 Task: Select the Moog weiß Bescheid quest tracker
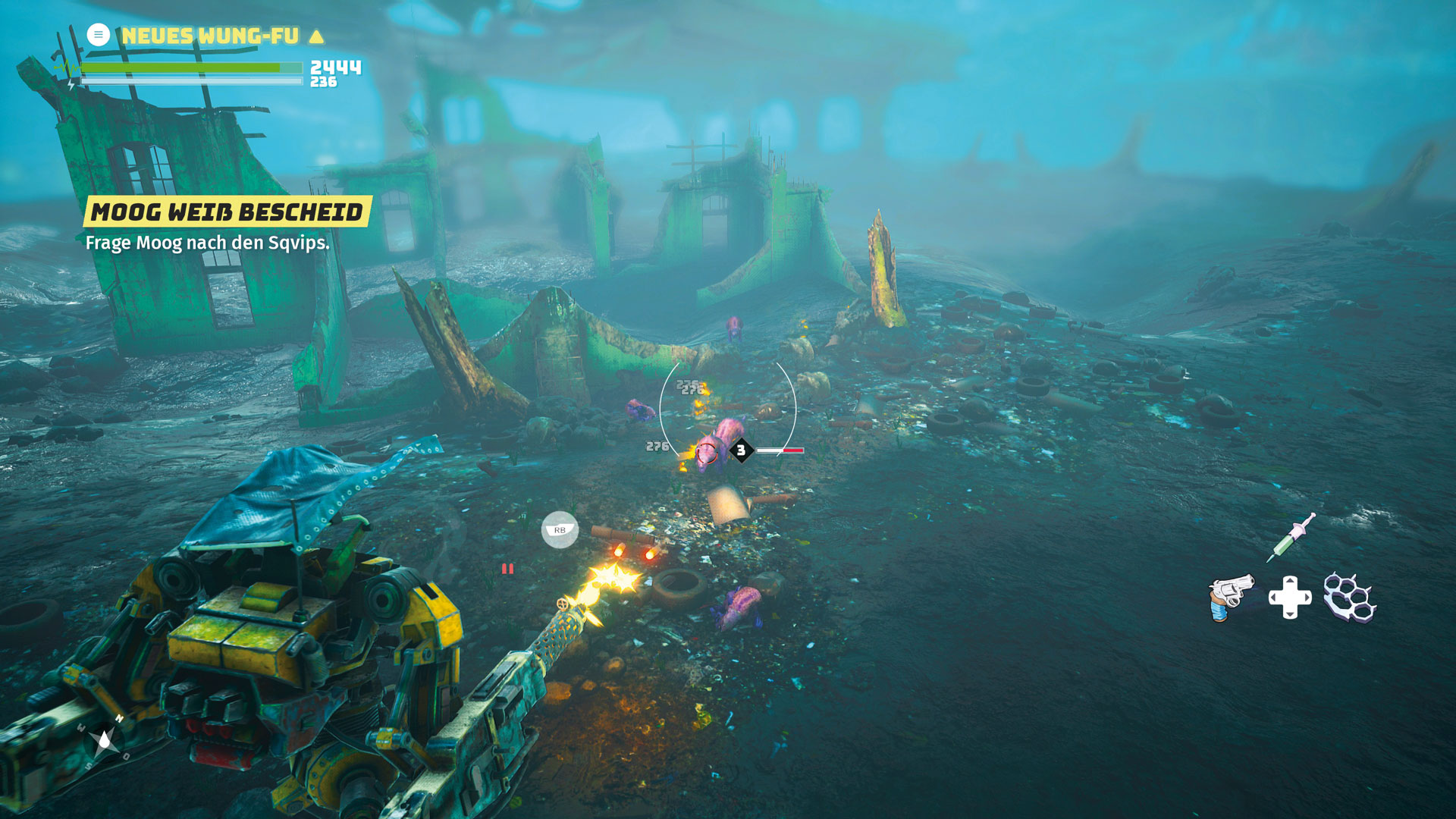[227, 212]
